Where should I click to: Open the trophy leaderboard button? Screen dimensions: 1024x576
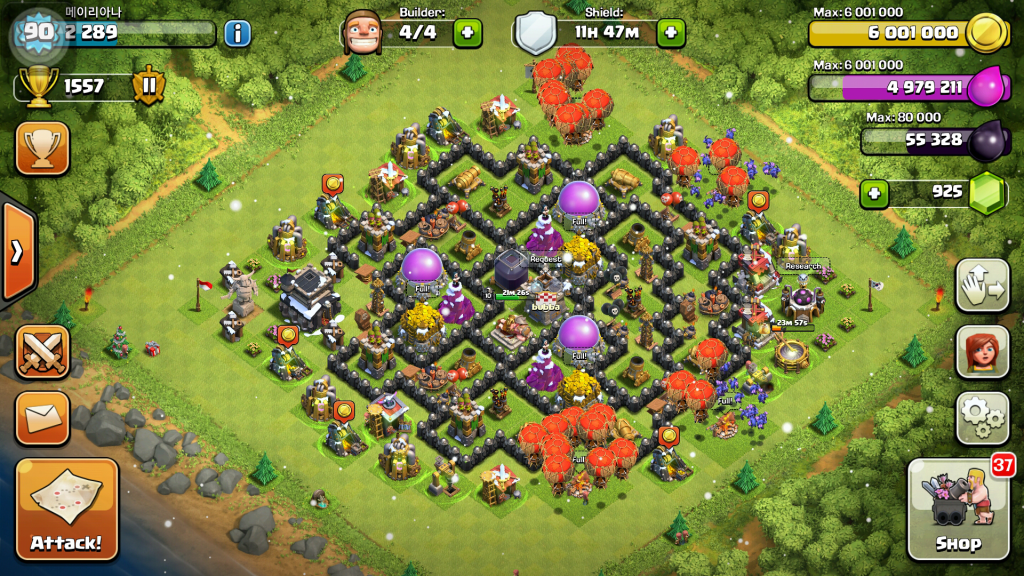click(x=43, y=148)
